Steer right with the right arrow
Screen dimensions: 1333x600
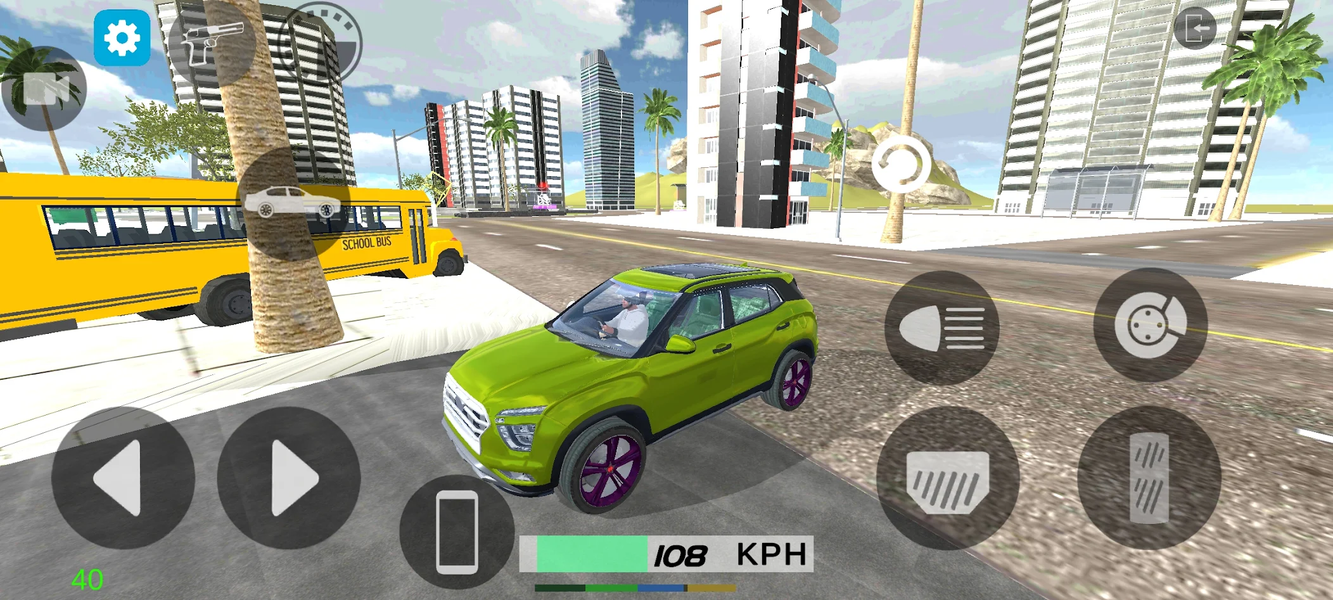pyautogui.click(x=288, y=478)
